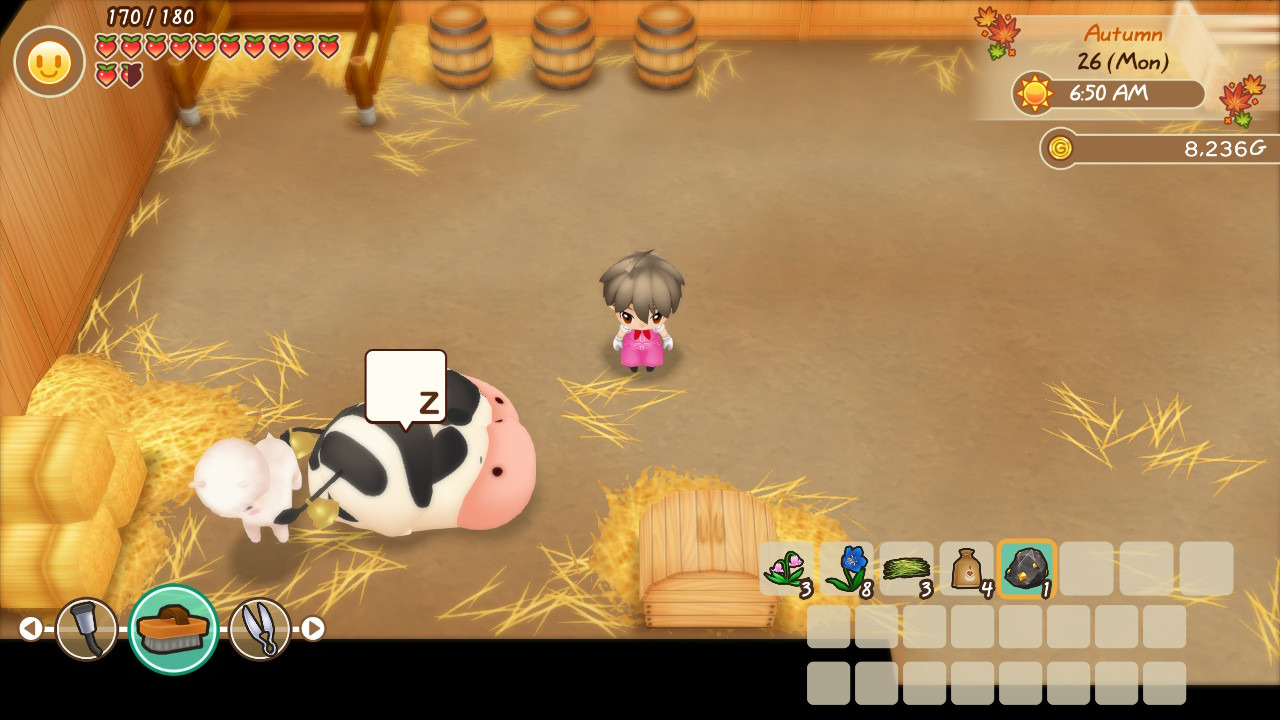
Task: Click the left tool-cycle arrow
Action: 31,628
